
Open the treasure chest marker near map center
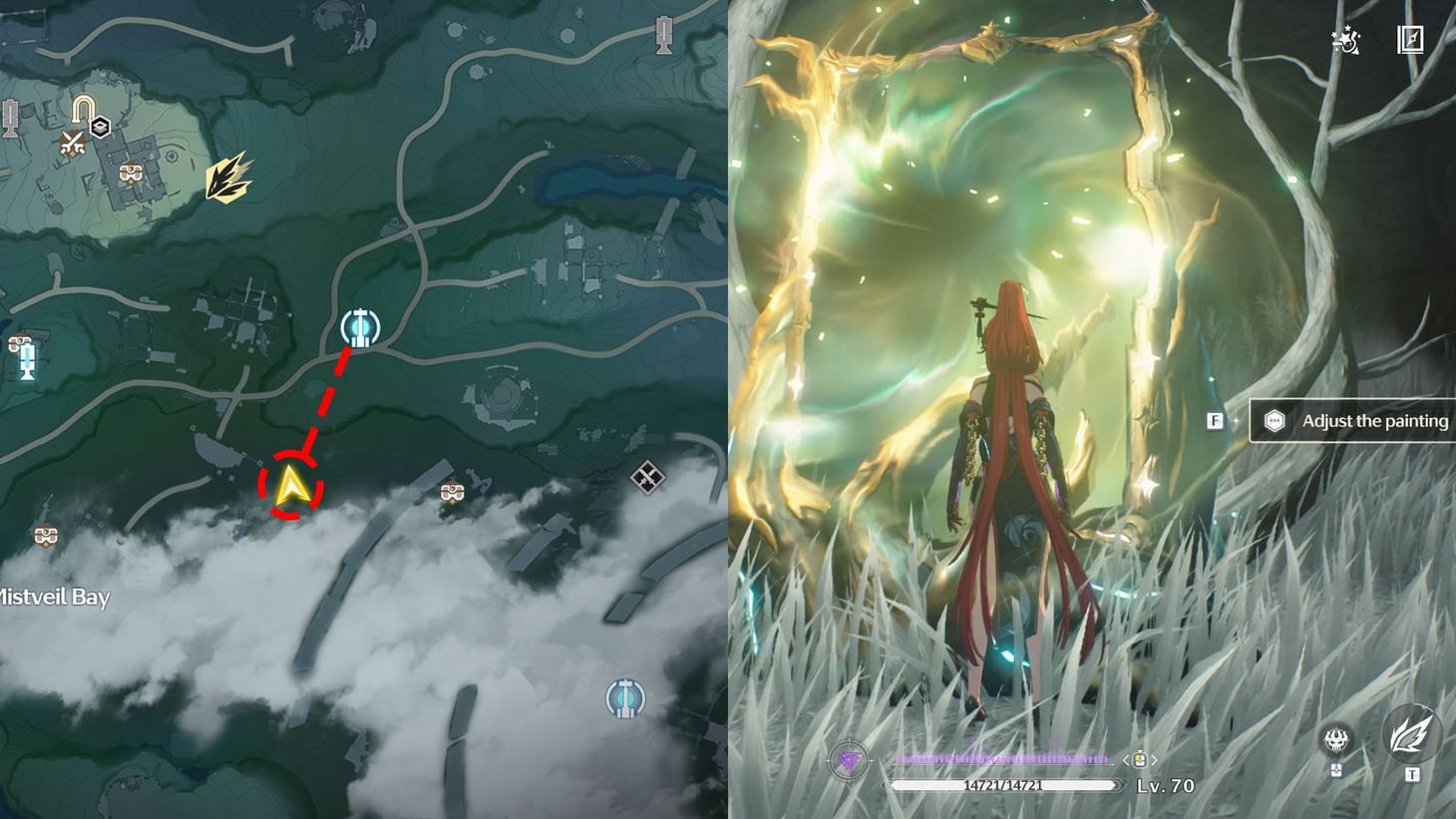455,490
